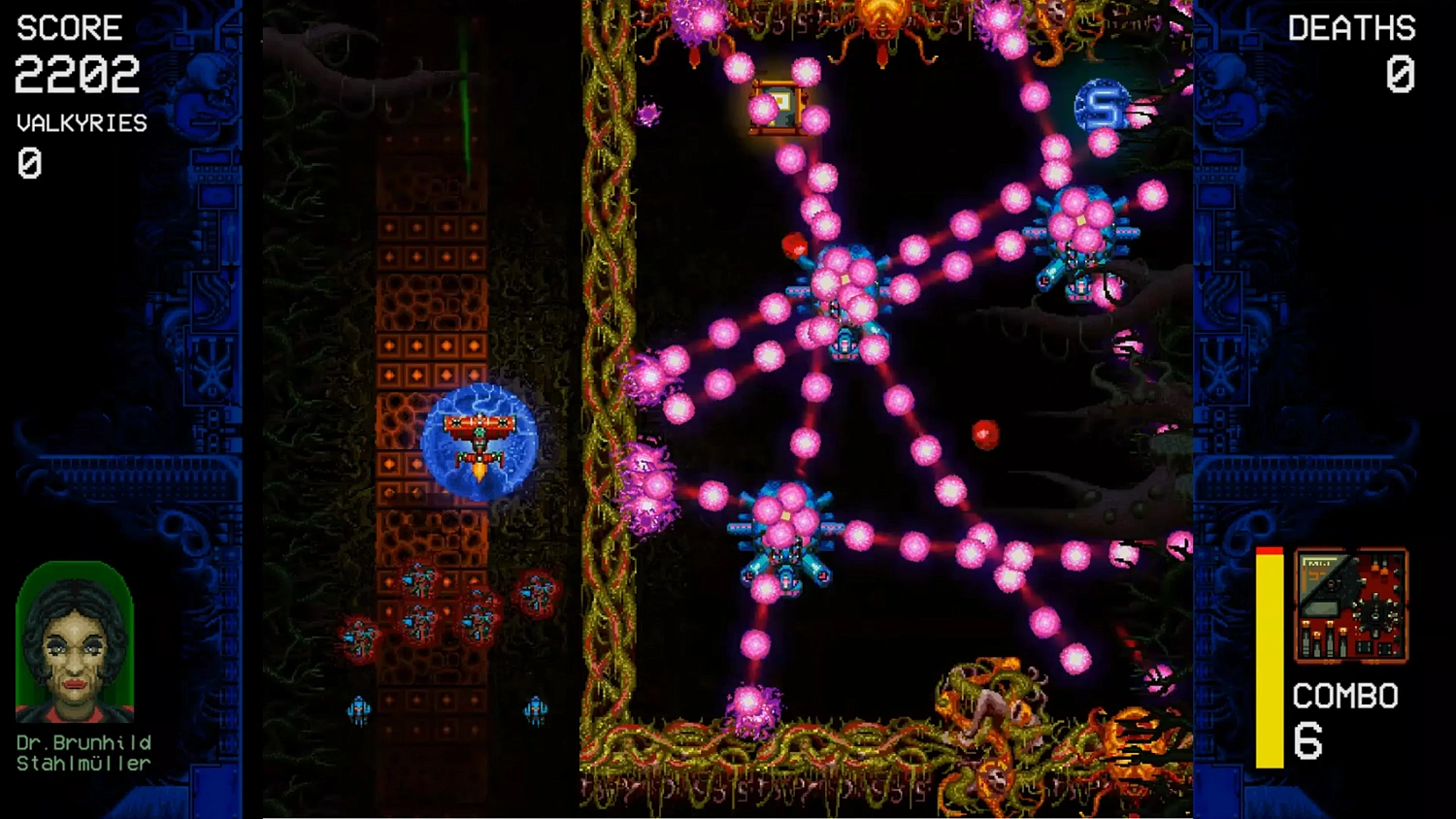
Task: Switch to the DEATHS tab on the right
Action: coord(1350,26)
